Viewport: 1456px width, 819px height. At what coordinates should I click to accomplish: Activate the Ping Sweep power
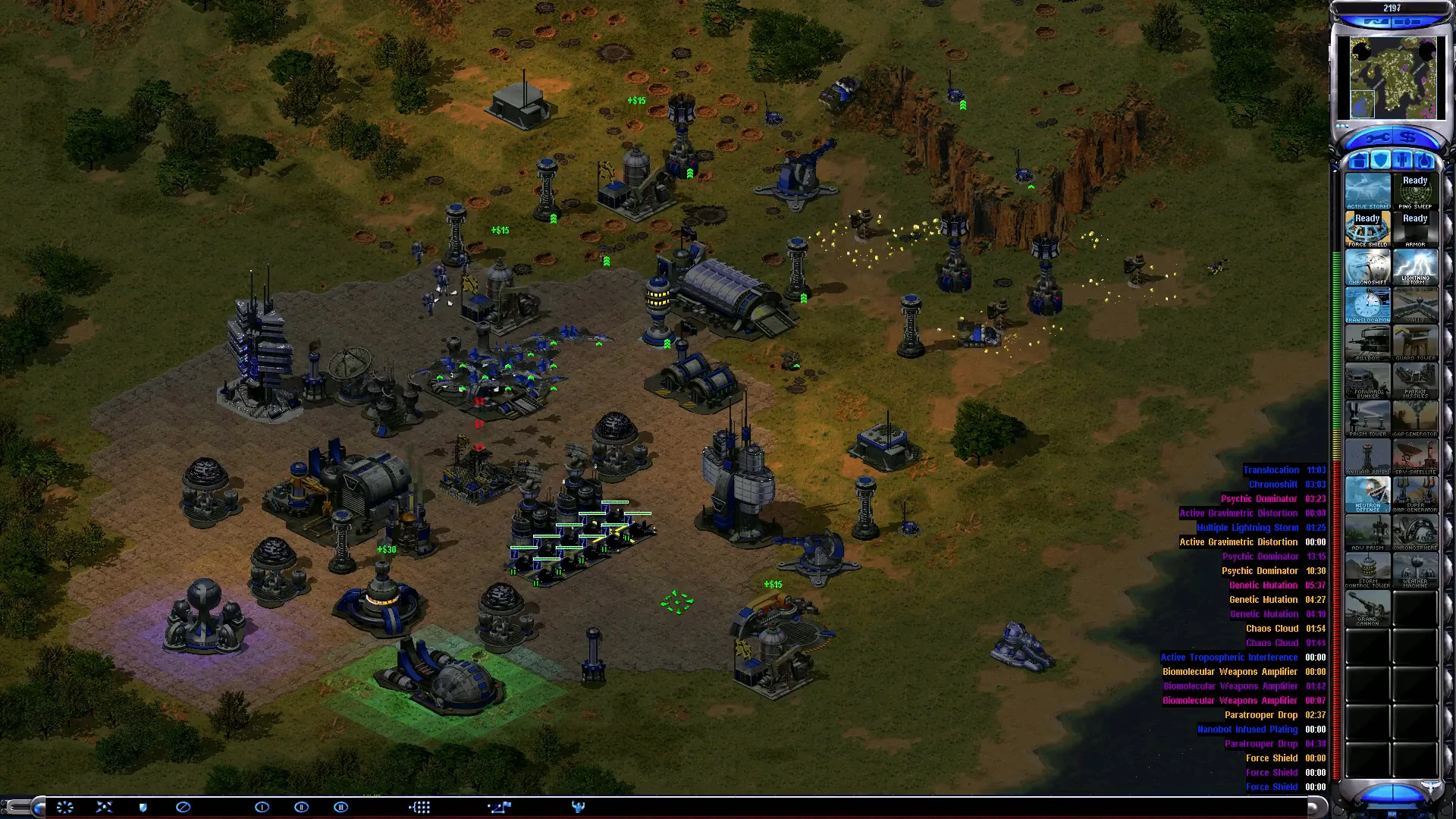[1415, 192]
